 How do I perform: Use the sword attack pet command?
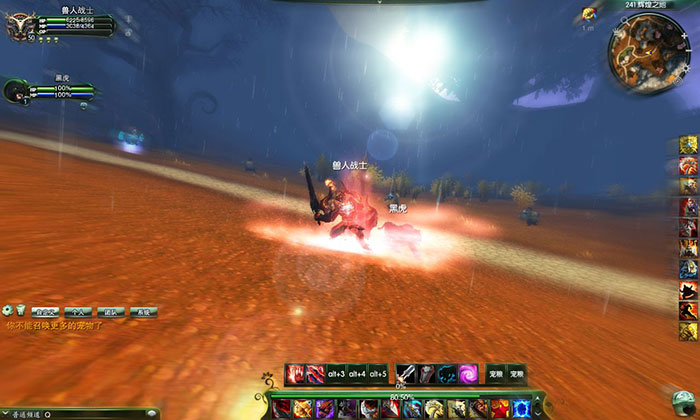tap(405, 374)
